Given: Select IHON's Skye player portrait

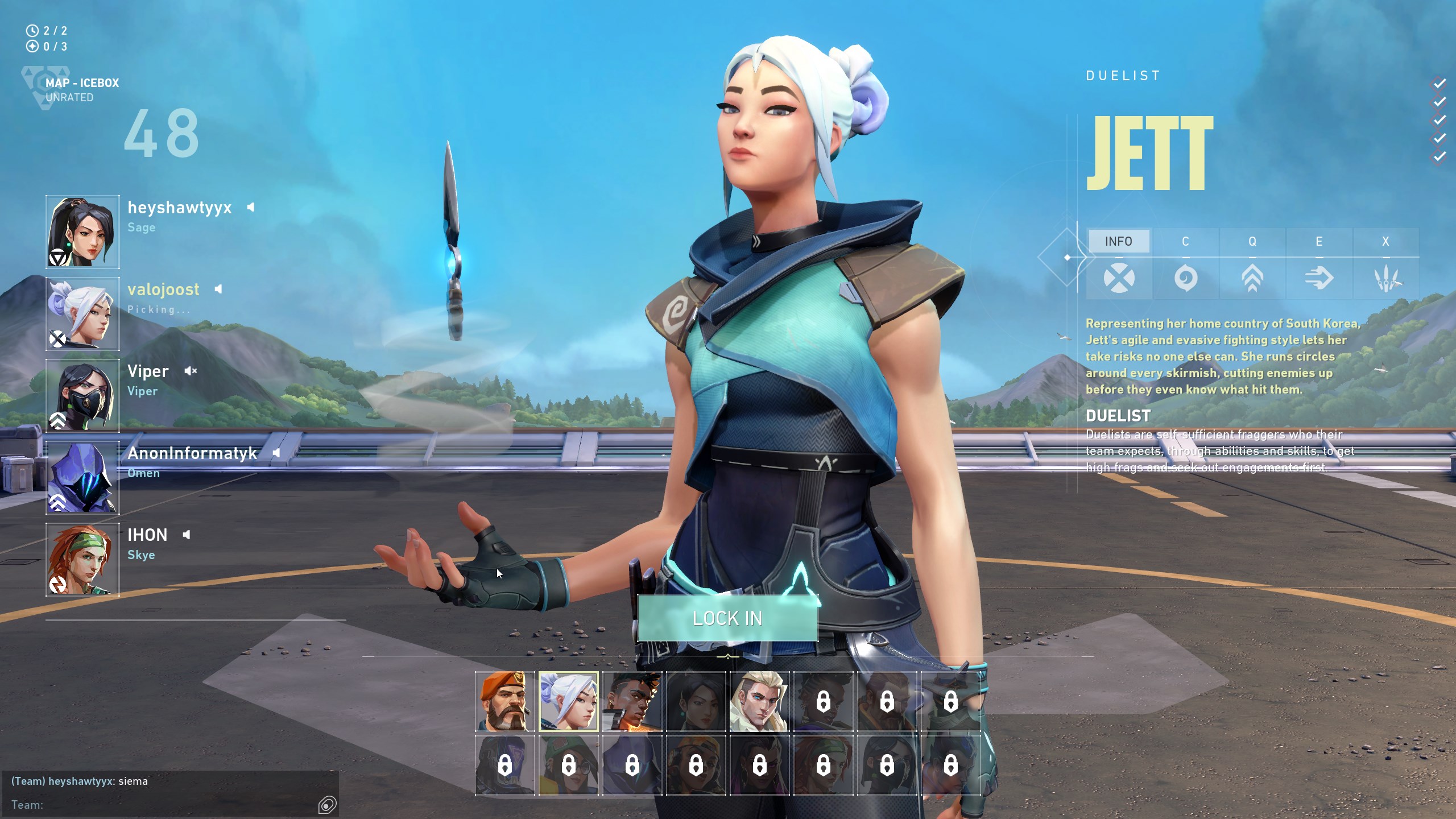Looking at the screenshot, I should [83, 560].
